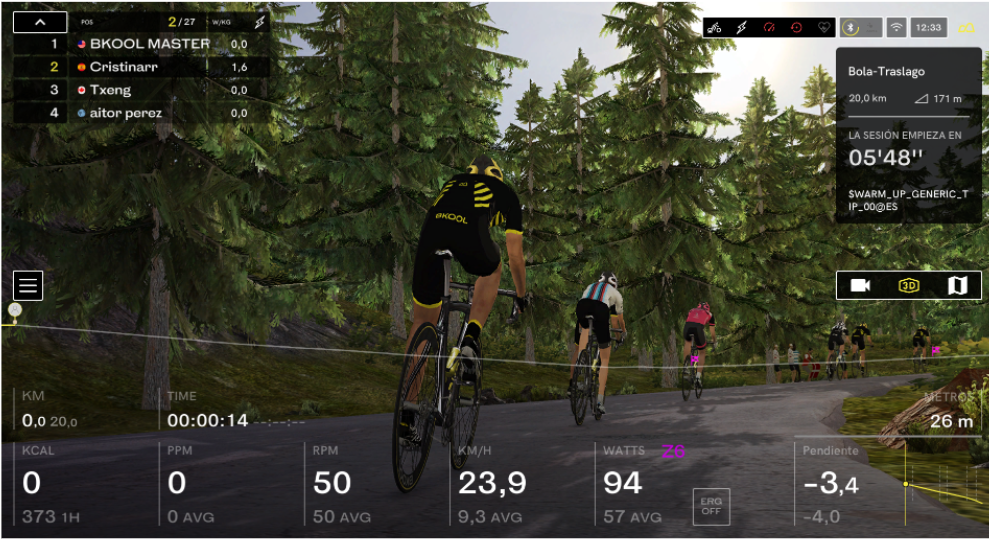Show the route map view
The width and height of the screenshot is (989, 540).
coord(957,286)
